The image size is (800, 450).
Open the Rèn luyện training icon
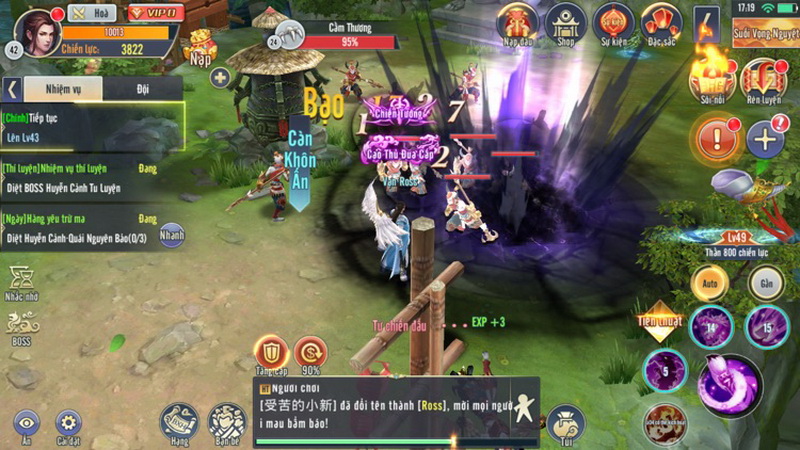763,79
